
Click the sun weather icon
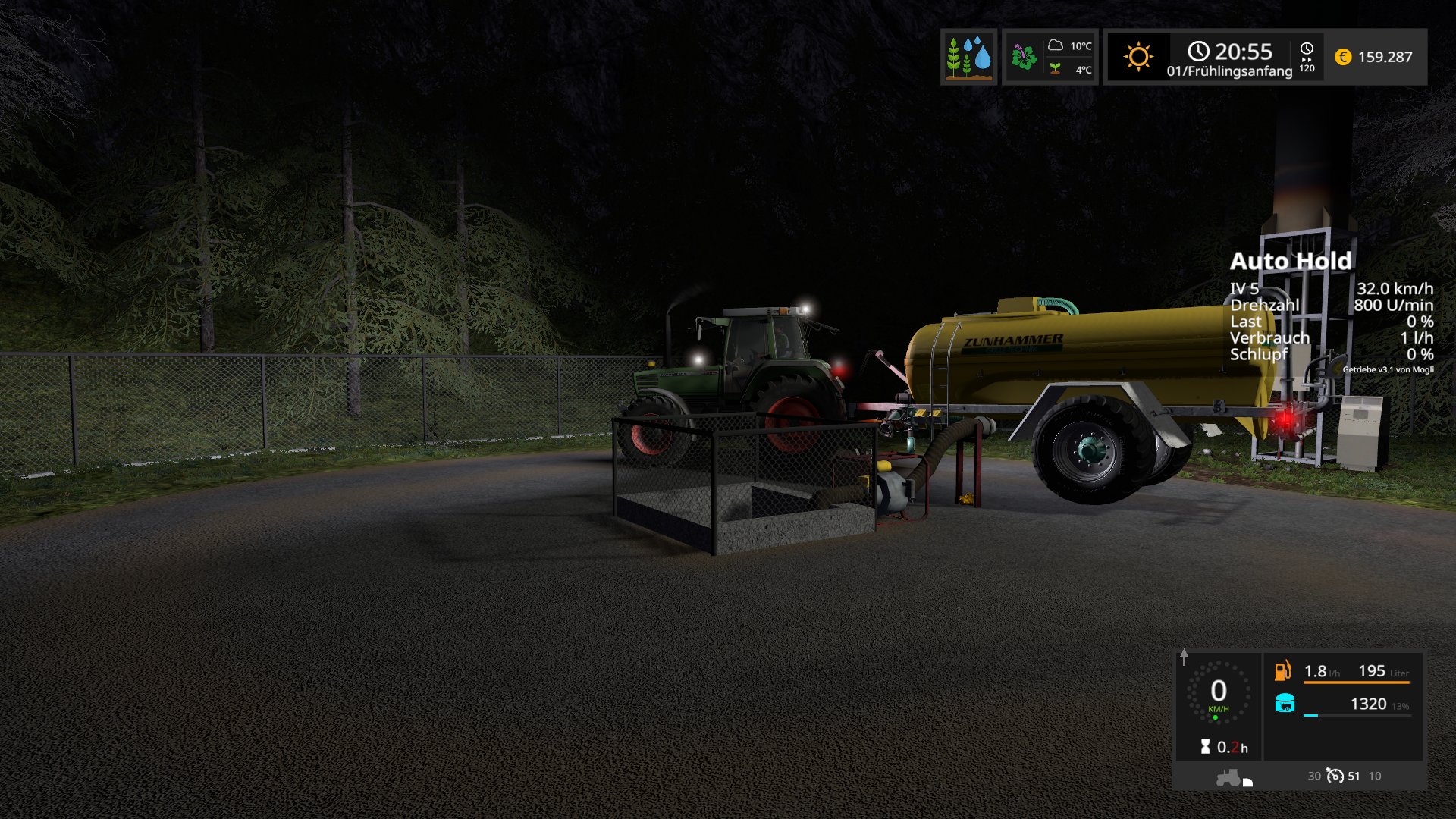point(1138,57)
